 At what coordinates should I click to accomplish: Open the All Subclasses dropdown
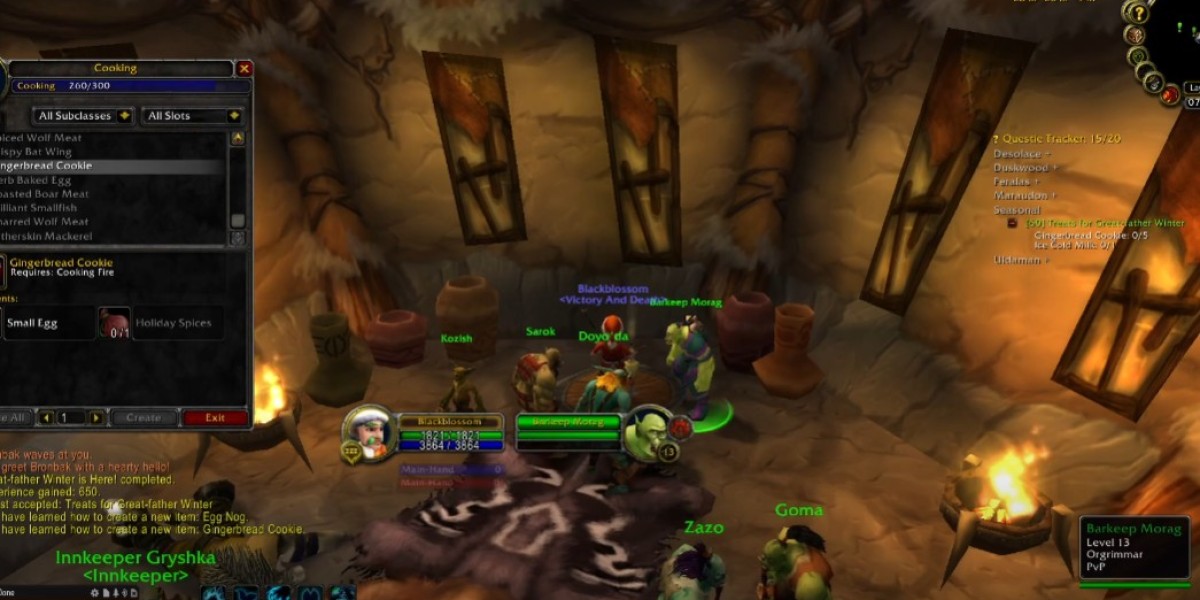click(x=83, y=116)
